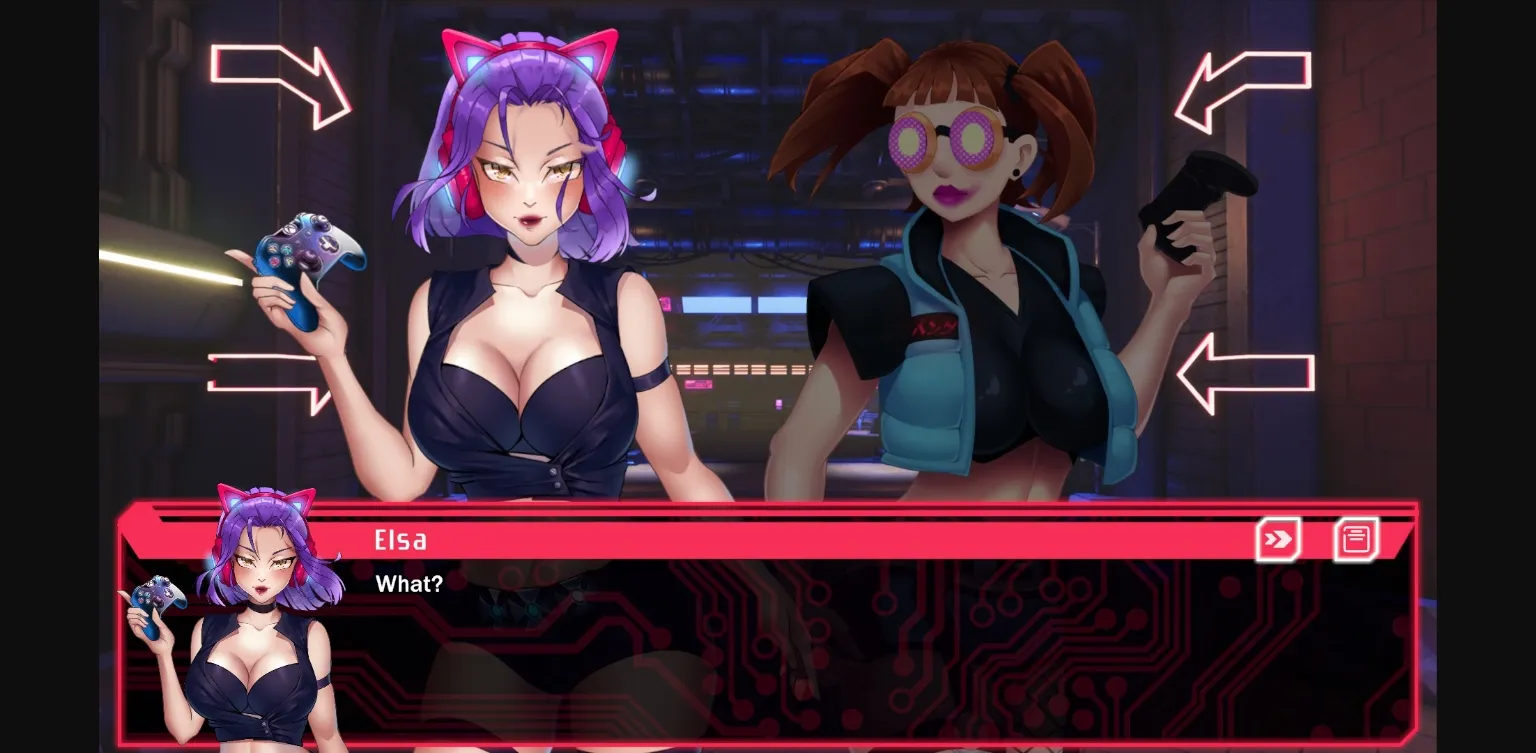Click the lower-left neon arrow near Elsa
1536x753 pixels.
(x=265, y=380)
